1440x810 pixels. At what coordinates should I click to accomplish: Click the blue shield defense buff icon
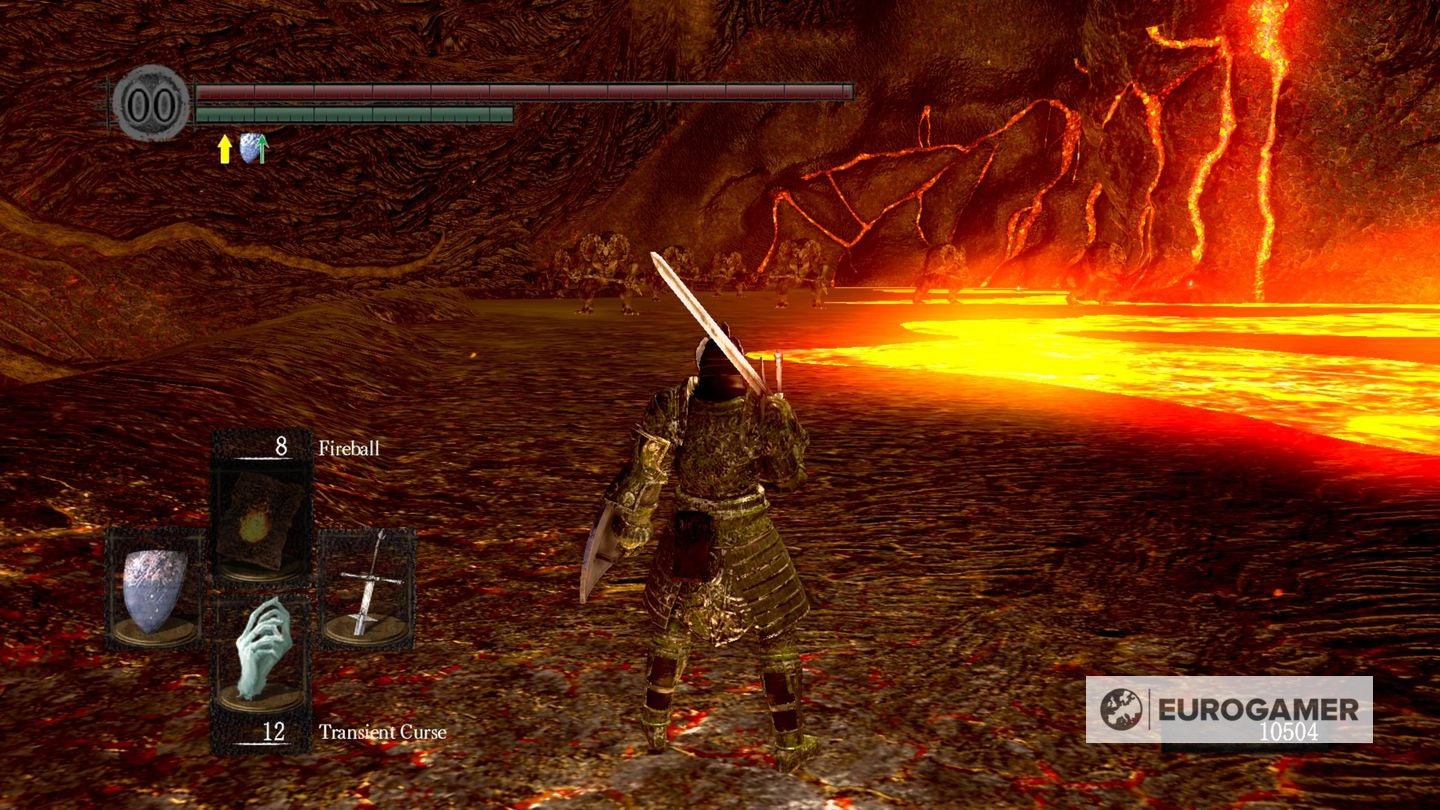point(247,147)
